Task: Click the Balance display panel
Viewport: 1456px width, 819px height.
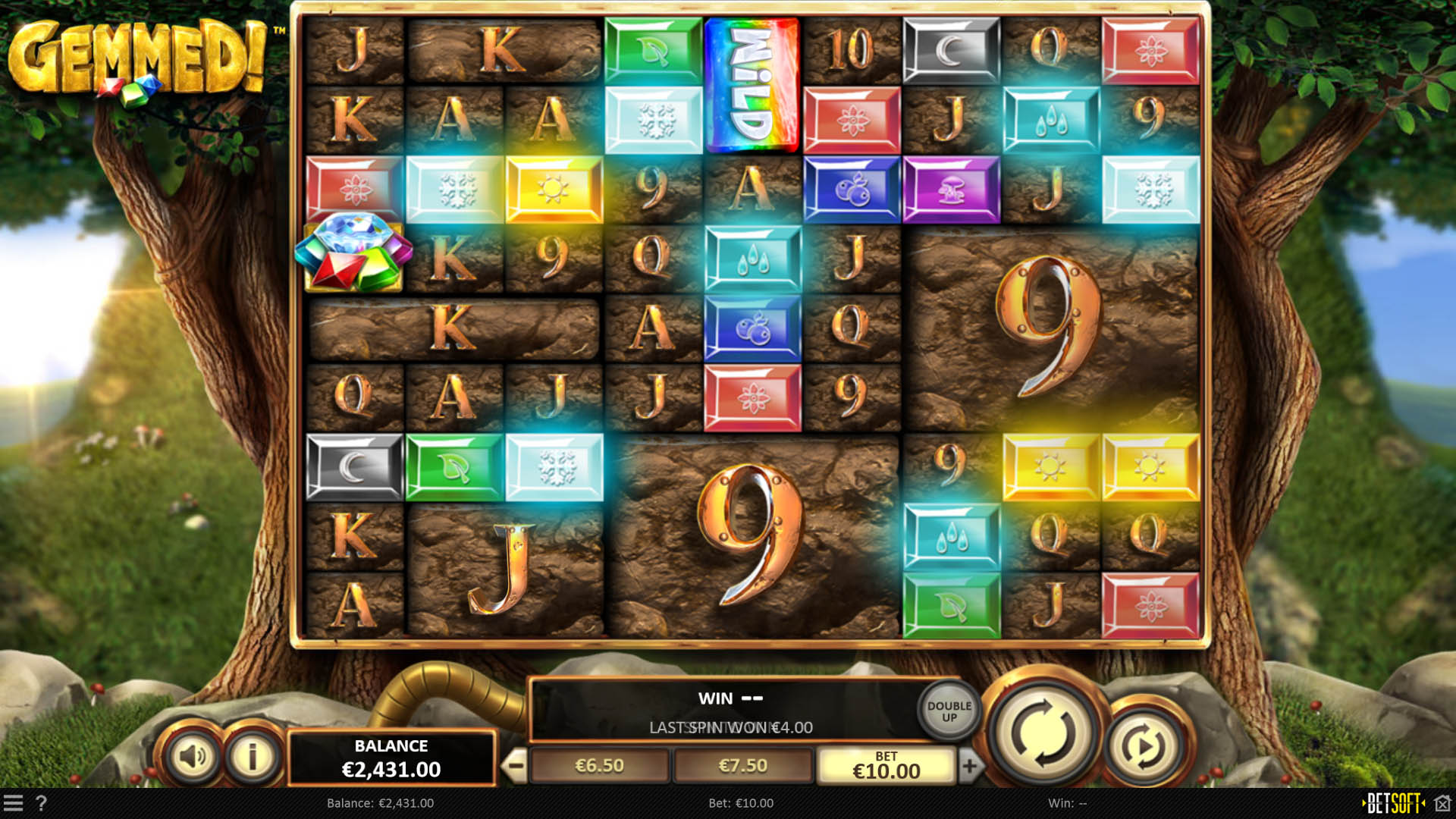Action: [x=392, y=757]
